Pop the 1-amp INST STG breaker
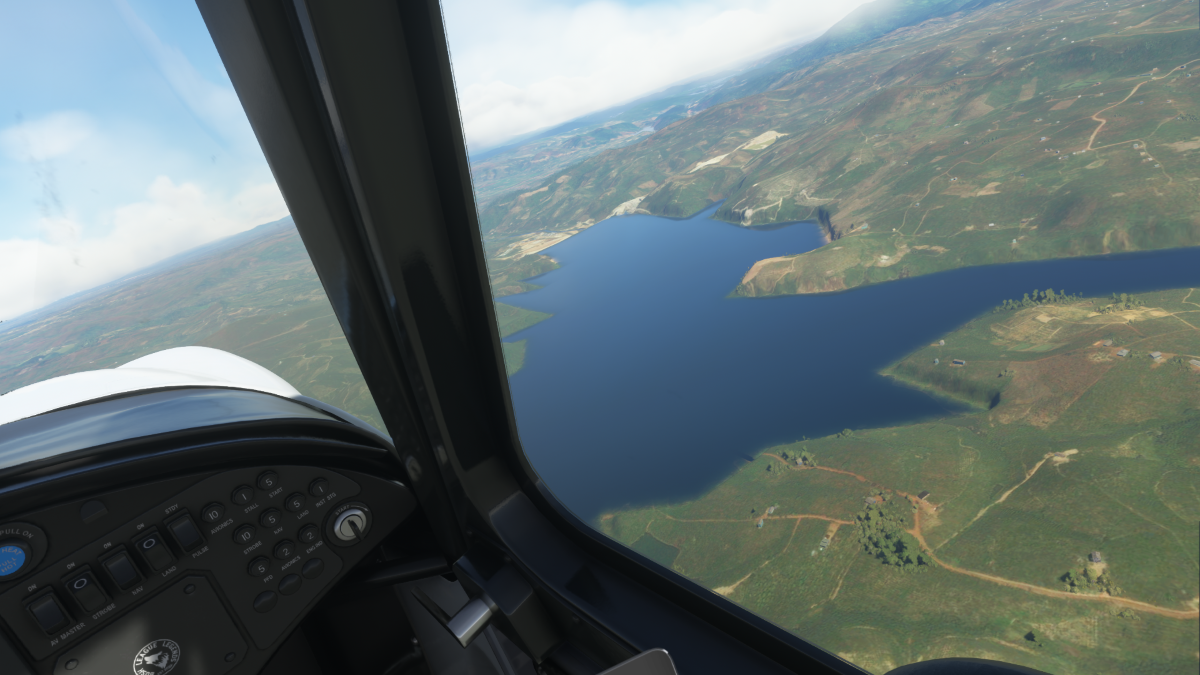 point(319,488)
